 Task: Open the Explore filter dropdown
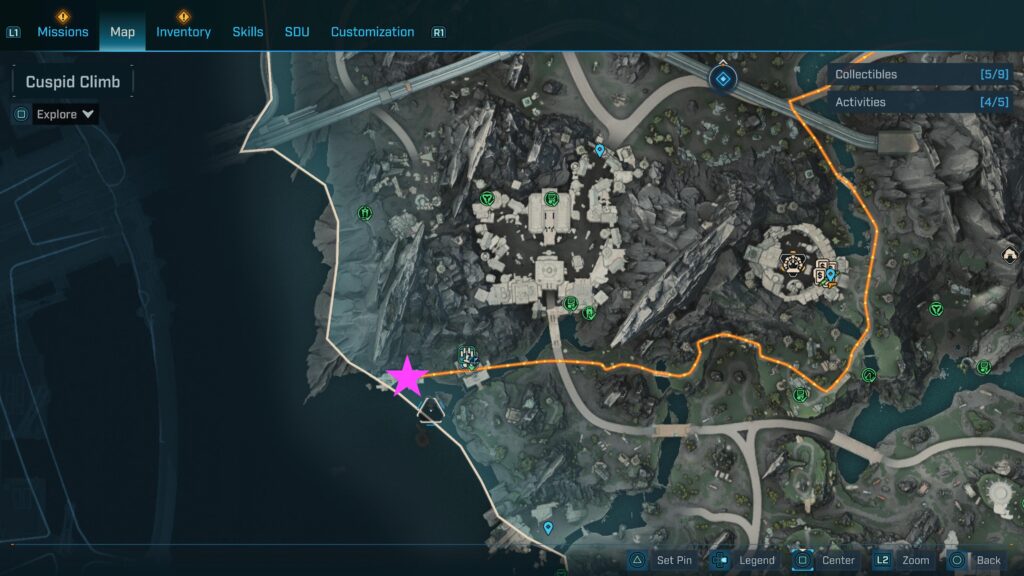click(66, 114)
